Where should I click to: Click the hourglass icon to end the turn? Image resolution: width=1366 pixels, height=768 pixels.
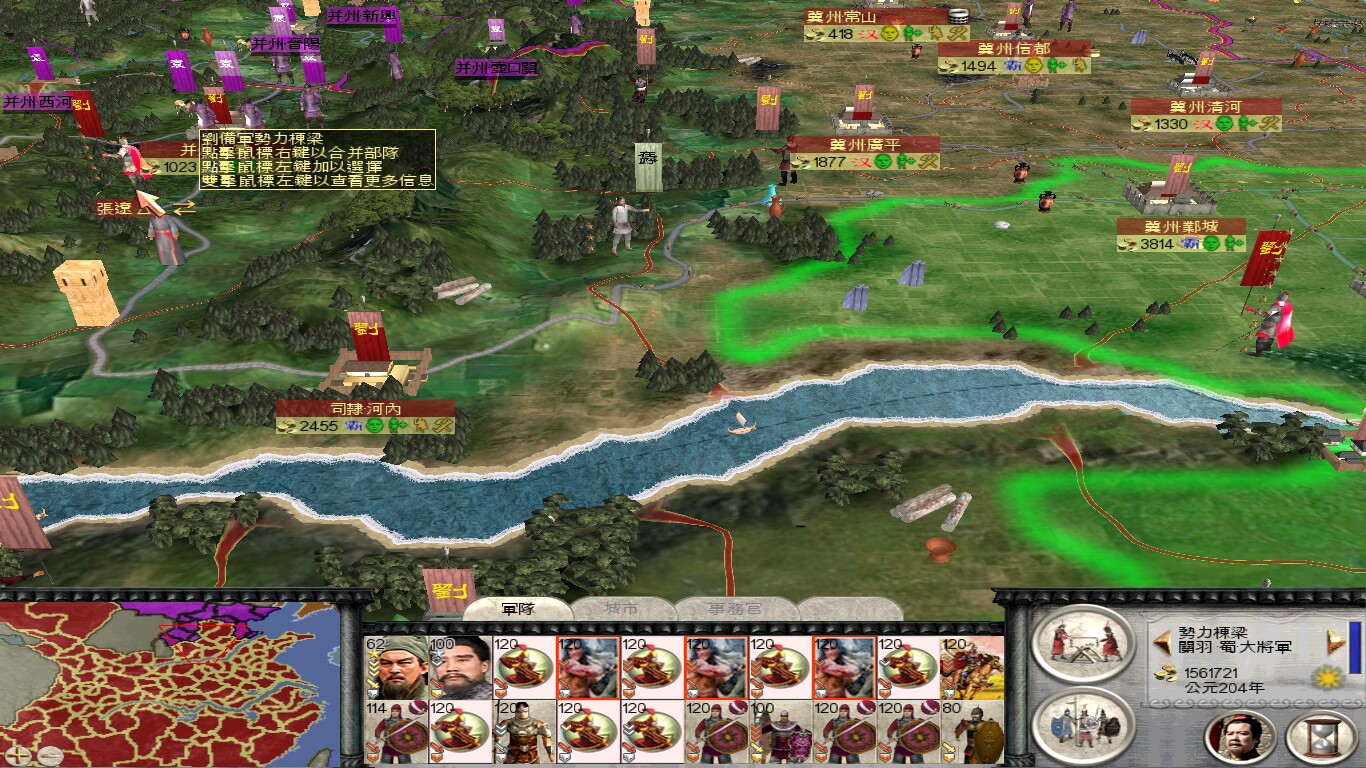point(1321,739)
